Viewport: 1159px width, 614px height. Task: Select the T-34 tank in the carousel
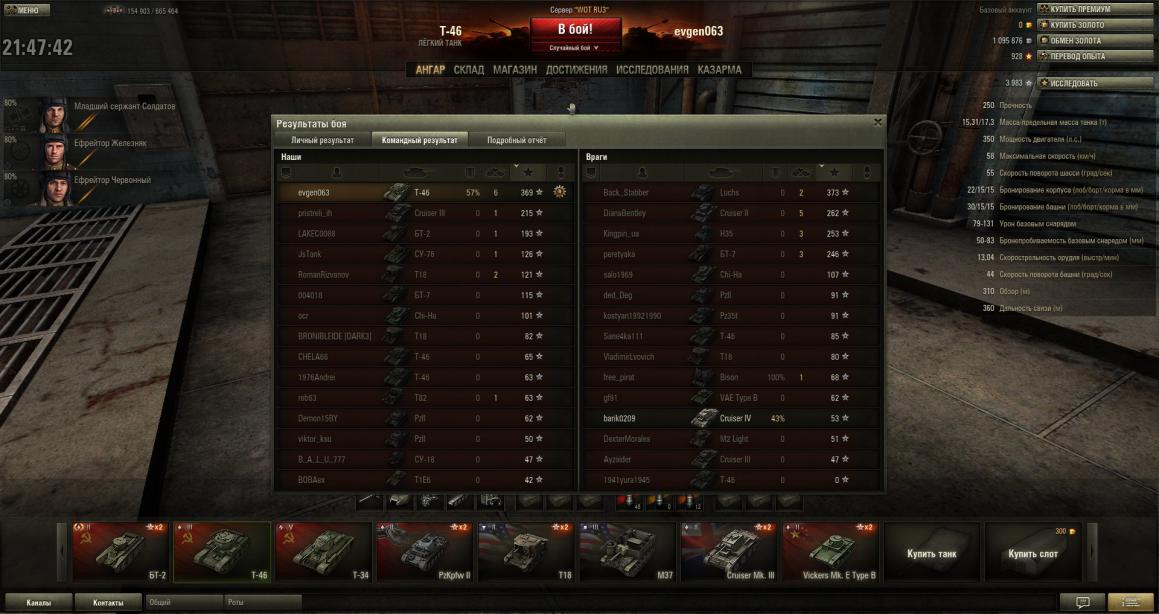[322, 551]
